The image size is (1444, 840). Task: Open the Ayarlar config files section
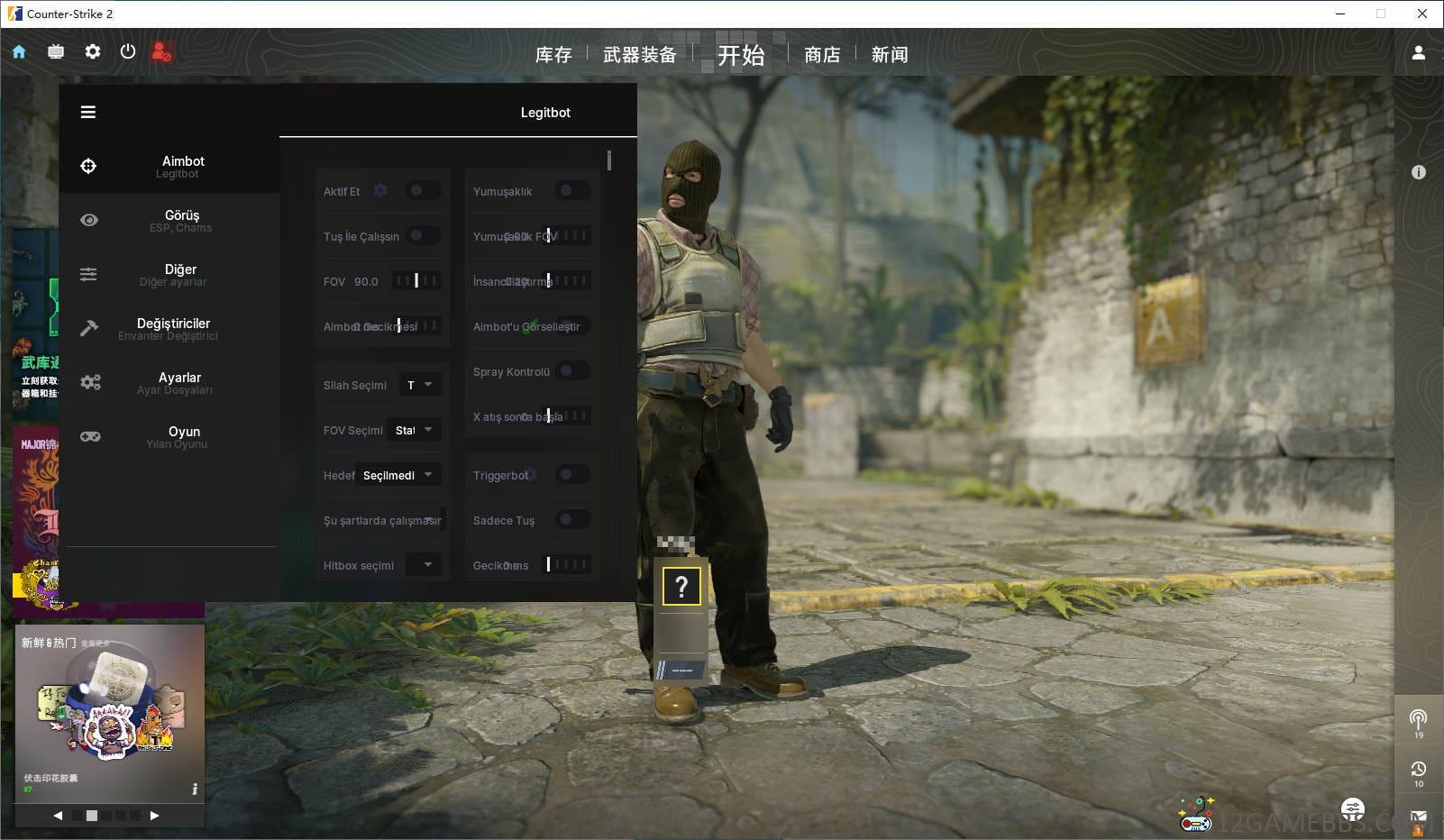pos(179,382)
